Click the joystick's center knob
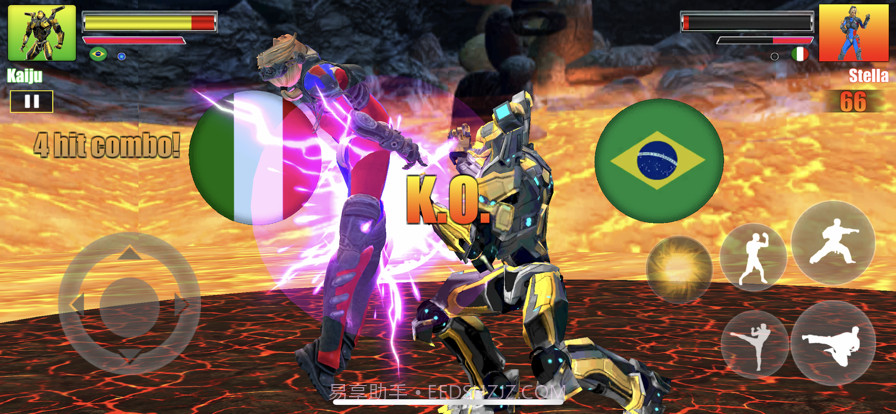896x414 pixels. coord(129,303)
